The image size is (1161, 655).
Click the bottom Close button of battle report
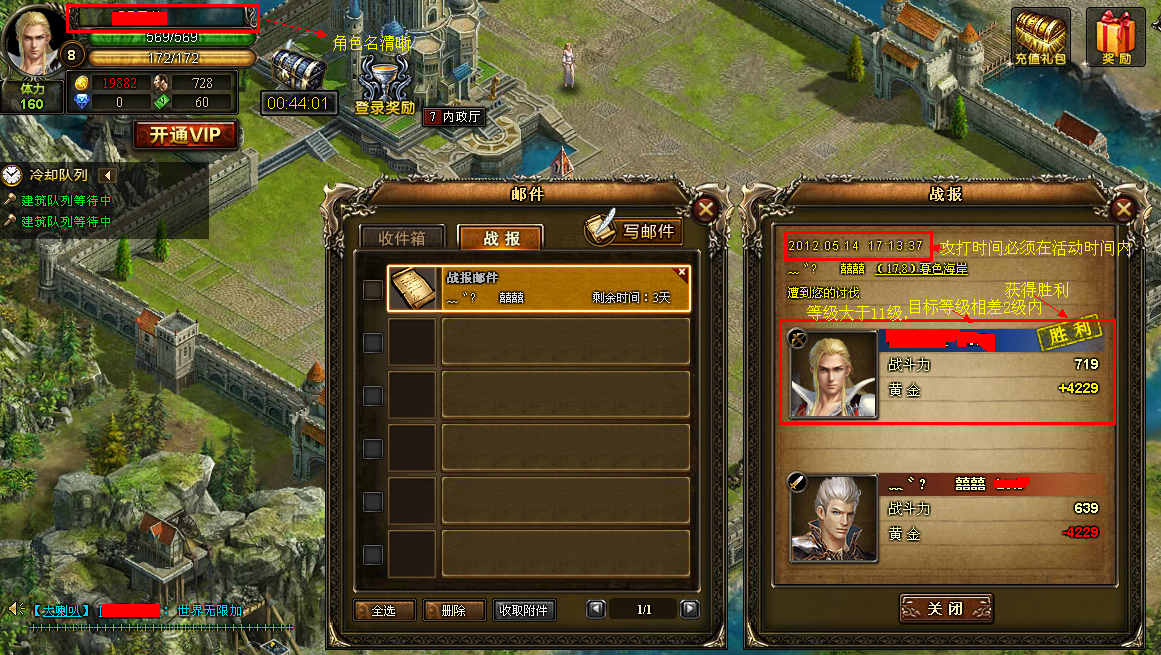point(945,609)
